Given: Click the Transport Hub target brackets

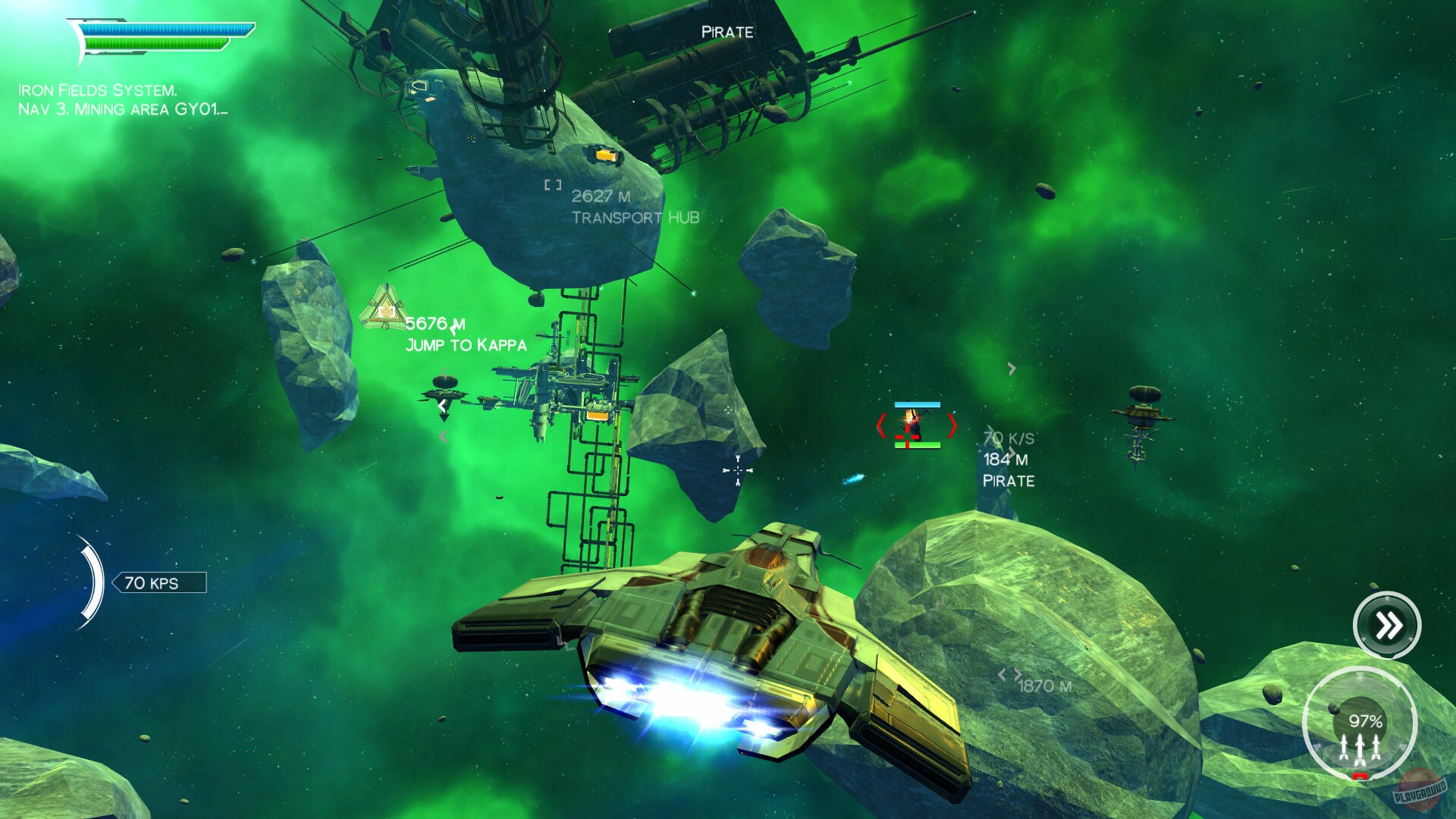Looking at the screenshot, I should tap(551, 183).
